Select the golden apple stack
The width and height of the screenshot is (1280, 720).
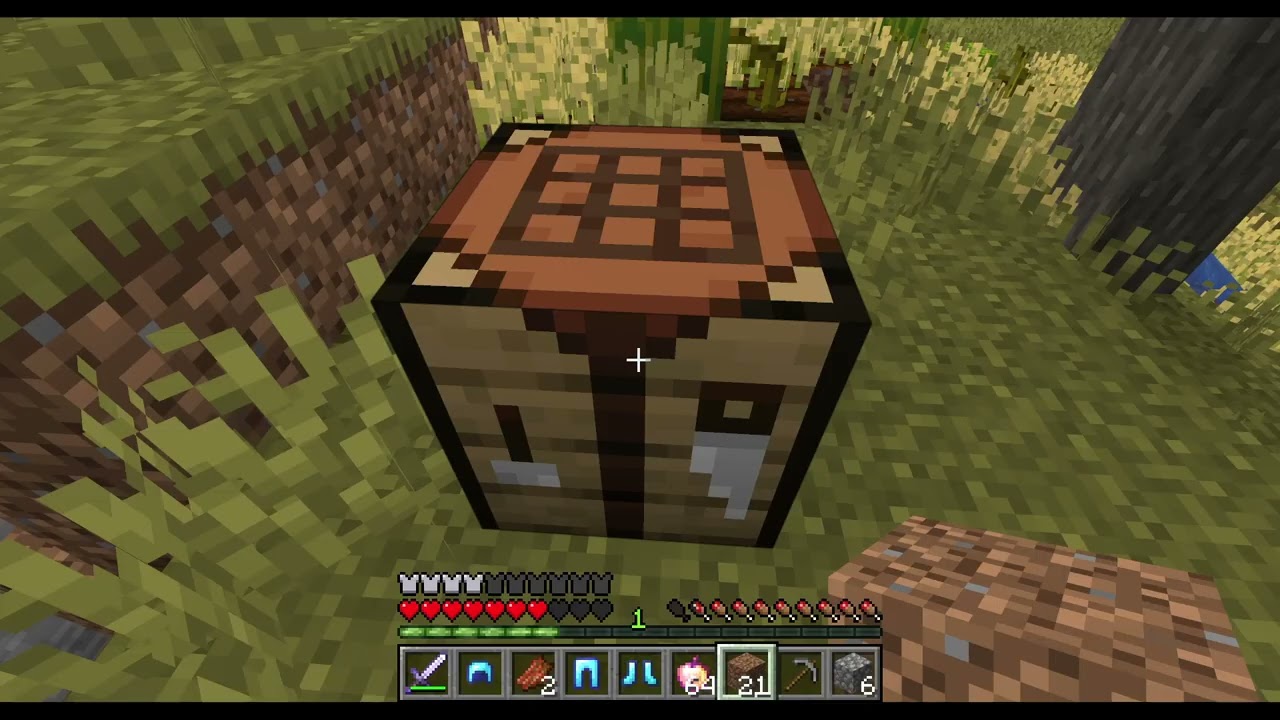point(694,674)
